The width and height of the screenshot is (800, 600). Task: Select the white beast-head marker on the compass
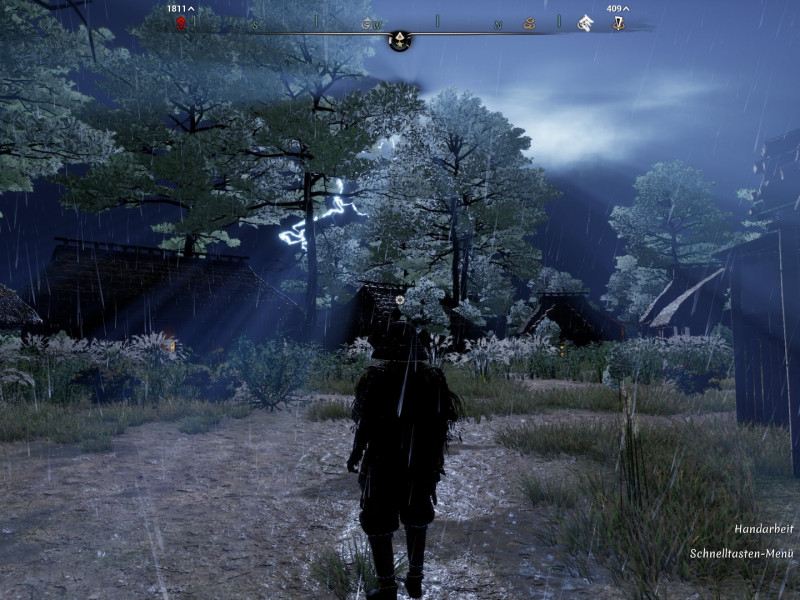click(585, 23)
